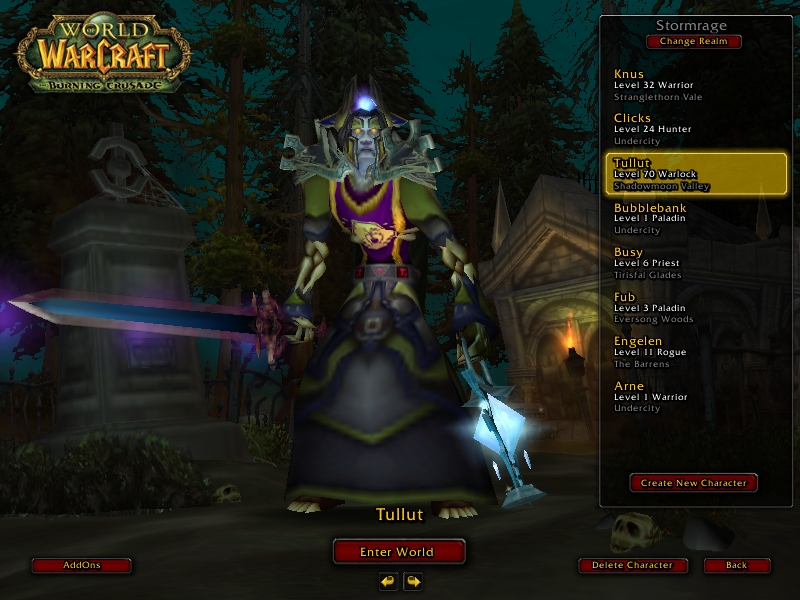Delete the selected character
Screen dimensions: 800x600
click(633, 565)
